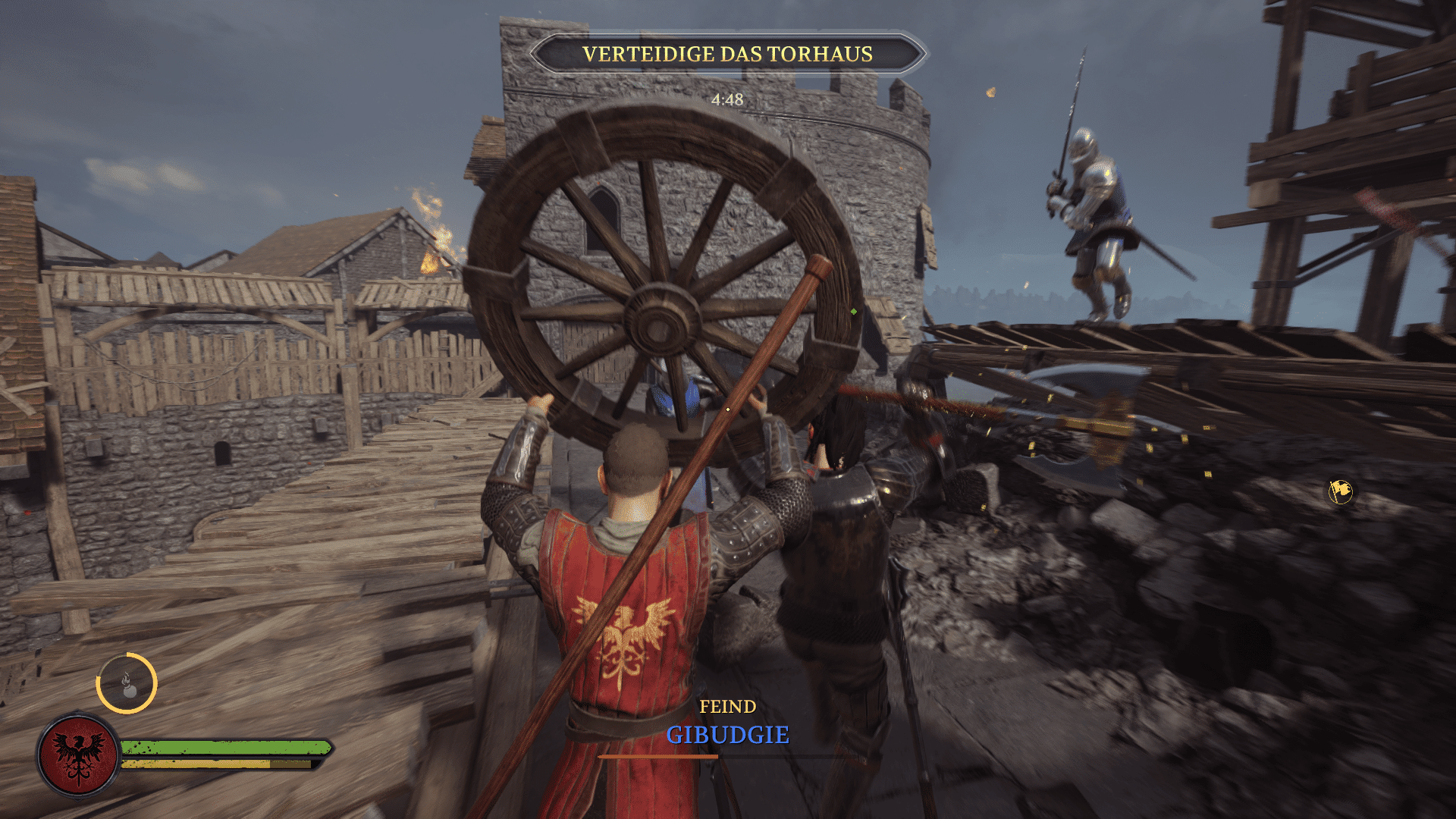
Task: Click the gold flag objective marker
Action: pyautogui.click(x=1339, y=491)
